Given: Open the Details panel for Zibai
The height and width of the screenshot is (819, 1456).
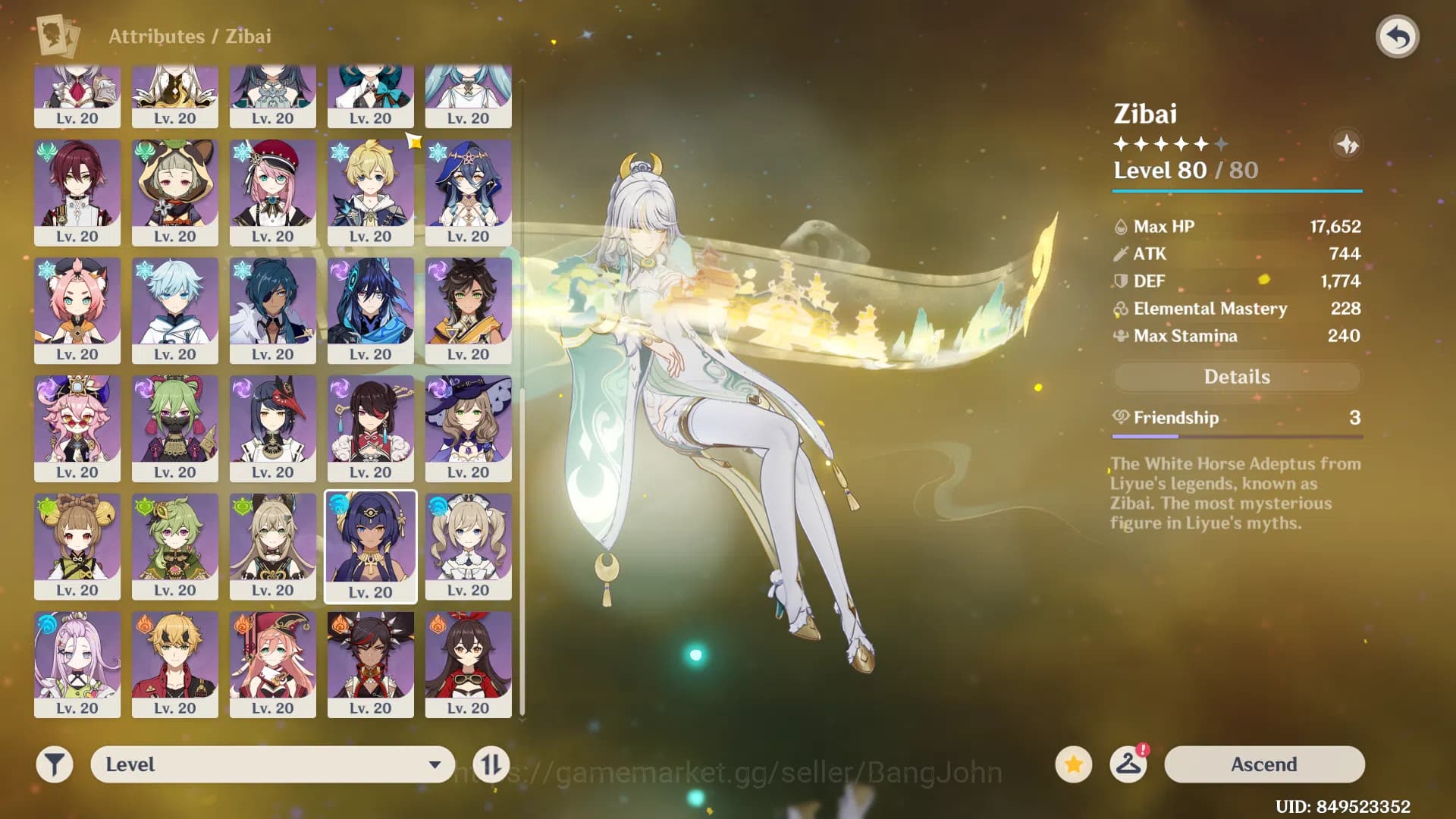Looking at the screenshot, I should point(1237,377).
